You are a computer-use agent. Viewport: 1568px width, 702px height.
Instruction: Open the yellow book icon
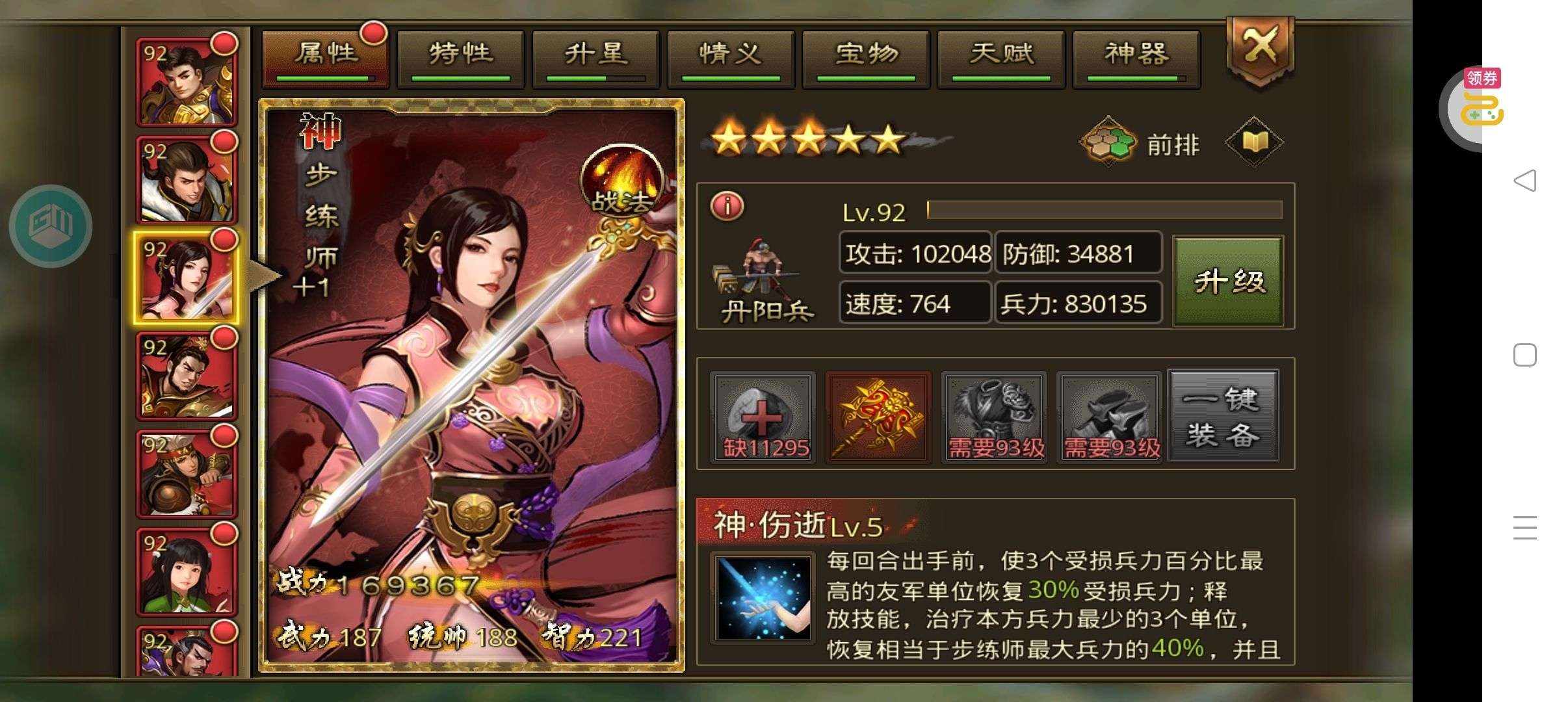[x=1254, y=142]
